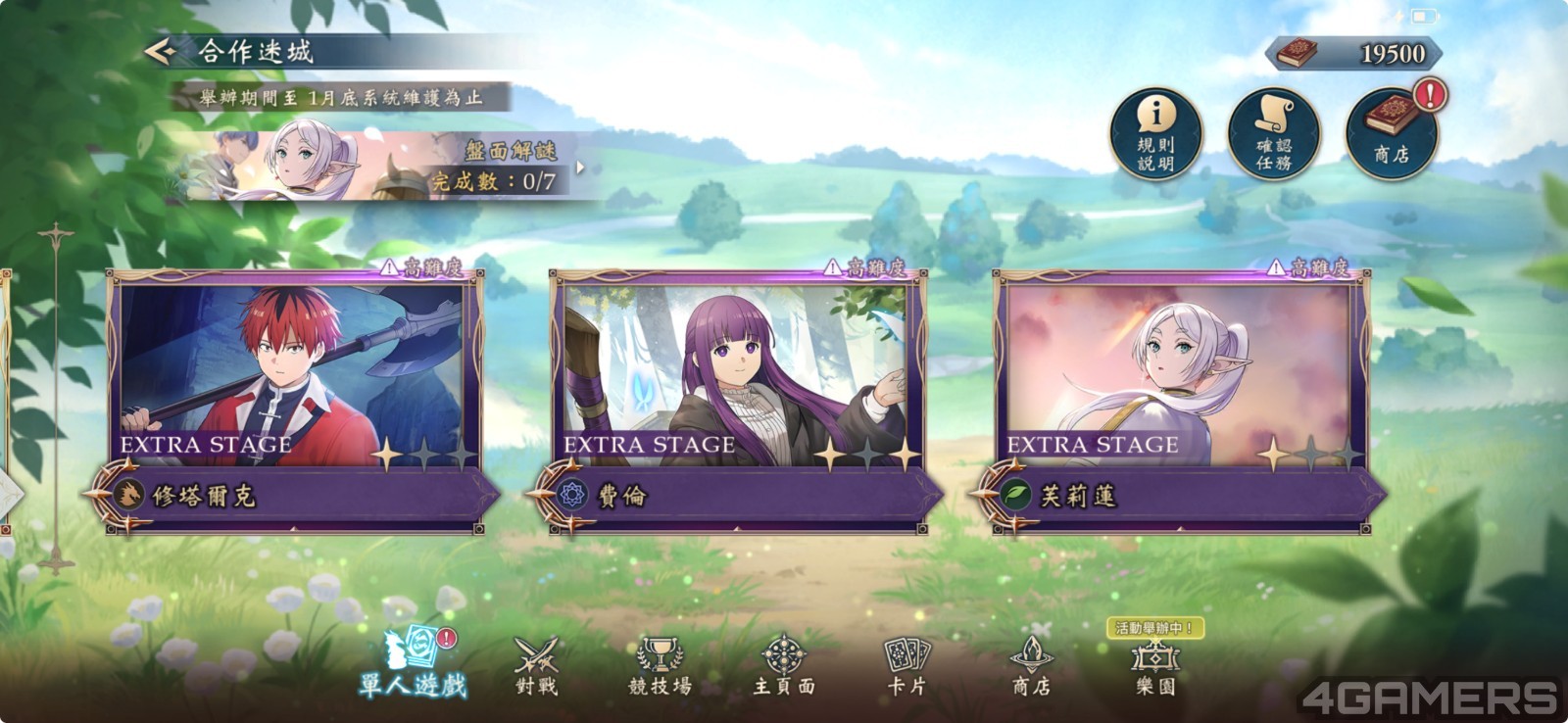Image resolution: width=1568 pixels, height=723 pixels.
Task: Open the 規則說明 rules info button
Action: (1155, 133)
